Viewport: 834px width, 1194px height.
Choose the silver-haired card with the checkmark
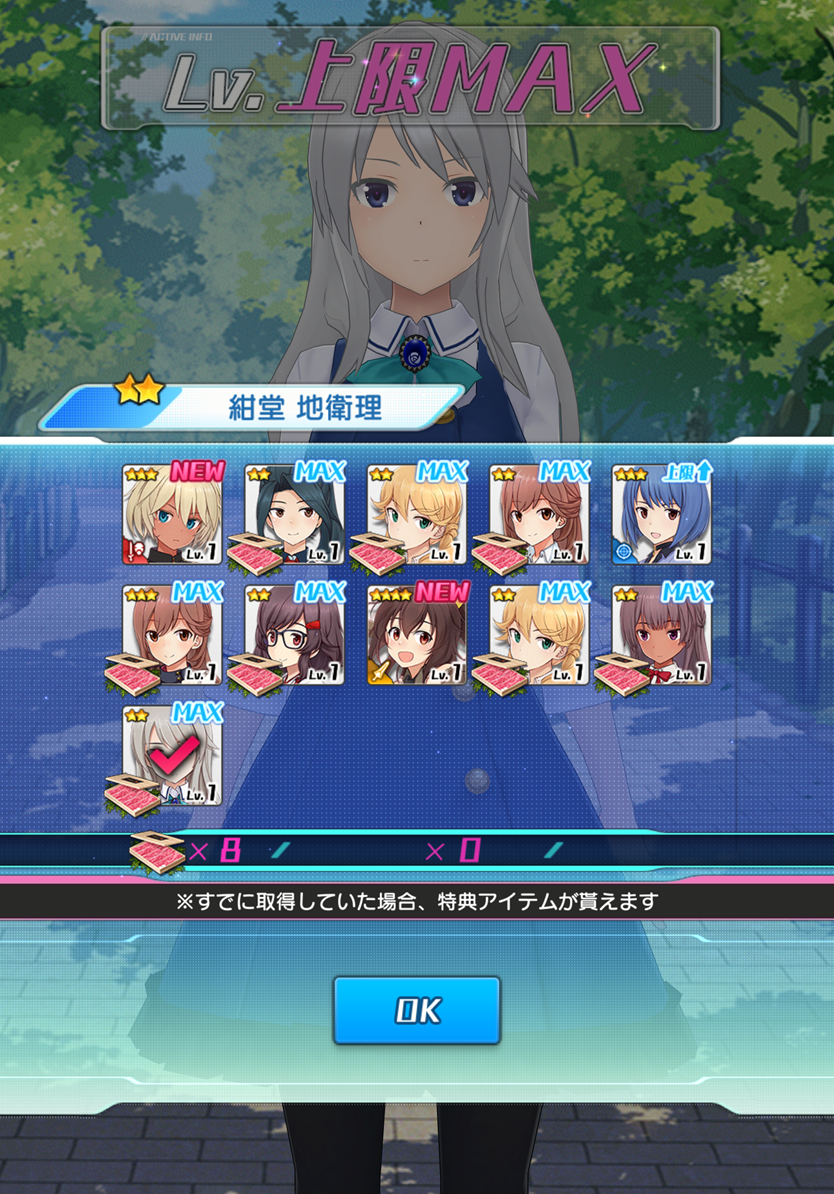(173, 756)
